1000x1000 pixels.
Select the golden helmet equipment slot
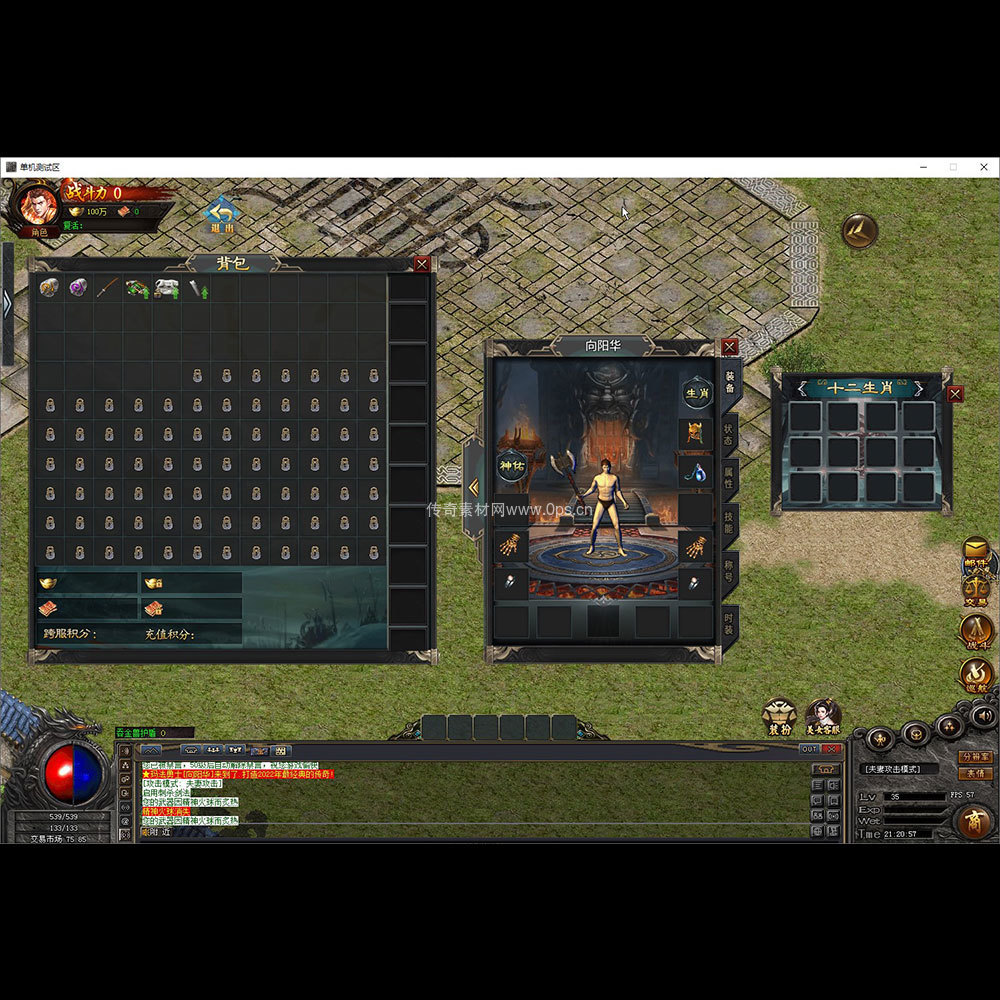tap(696, 433)
